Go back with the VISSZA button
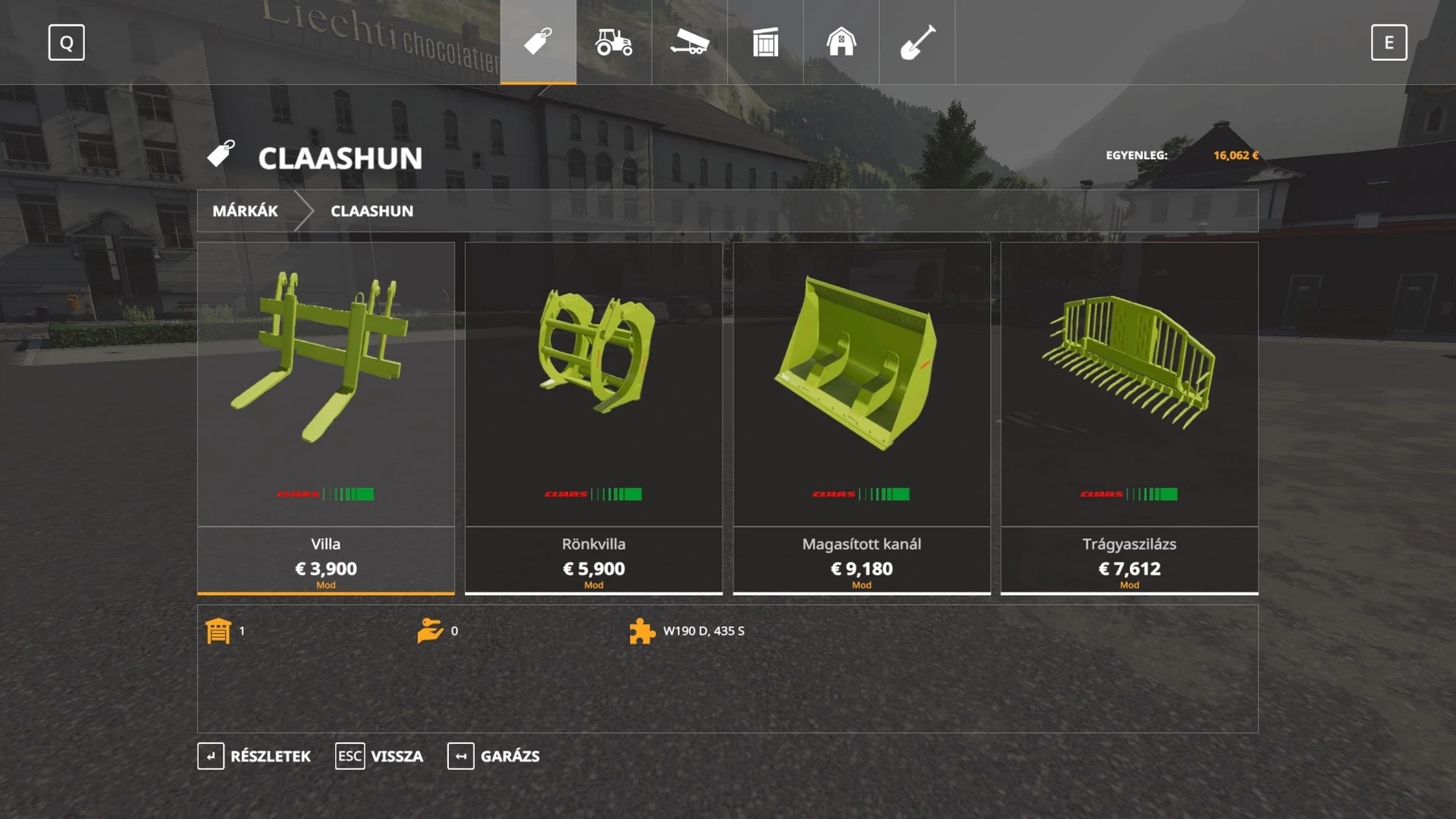 (379, 756)
